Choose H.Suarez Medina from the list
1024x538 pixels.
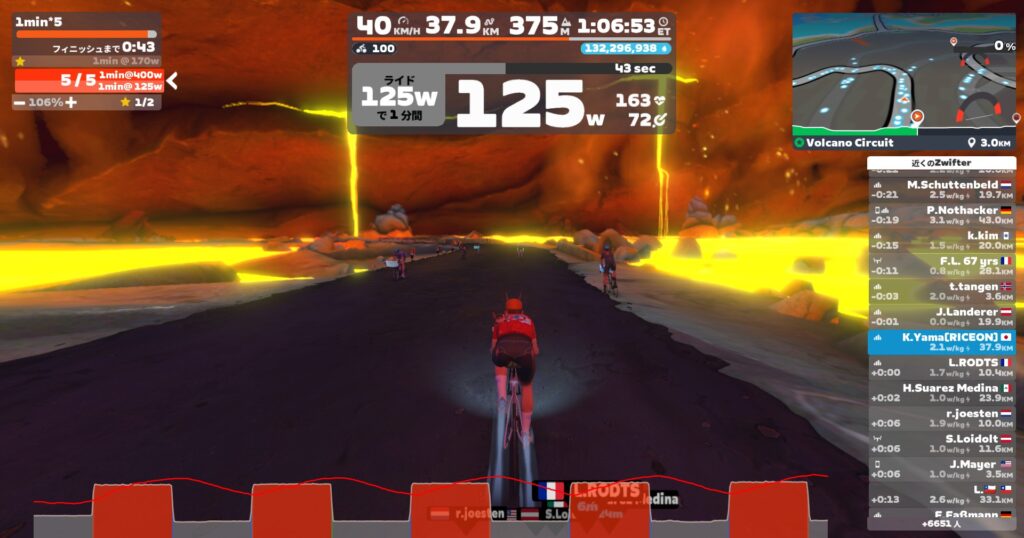pyautogui.click(x=941, y=392)
